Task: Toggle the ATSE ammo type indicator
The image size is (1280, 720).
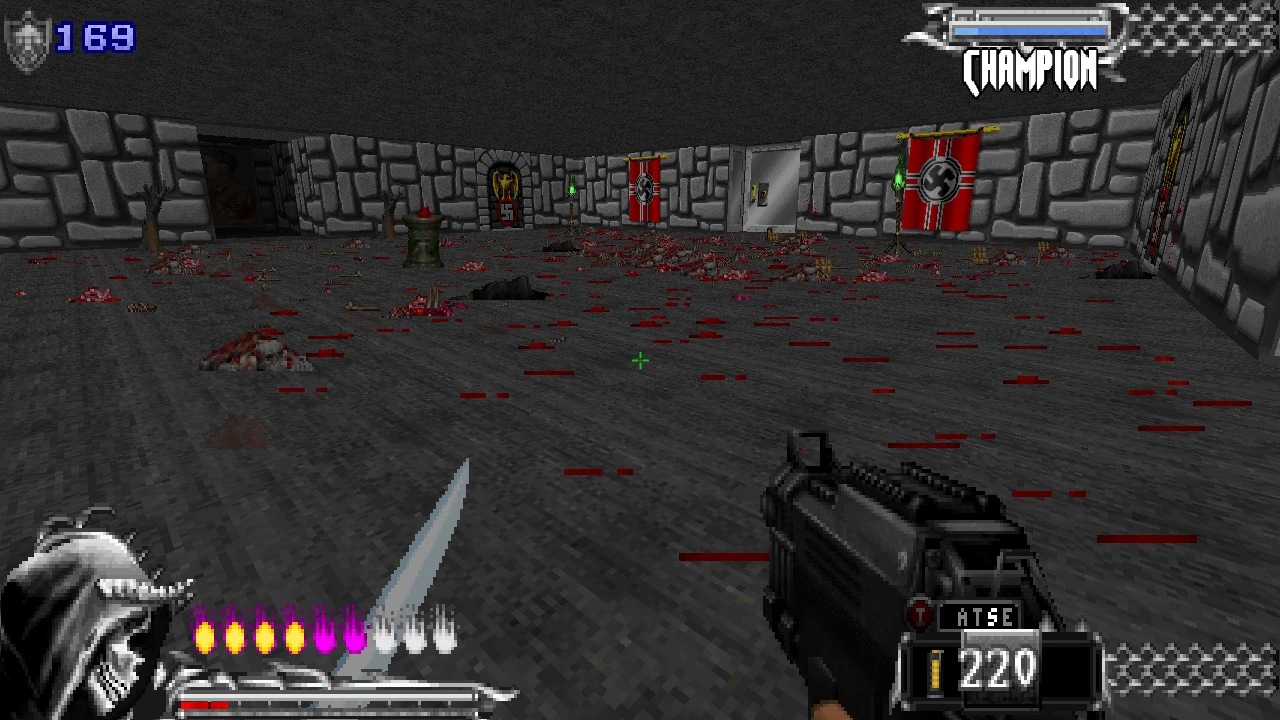Action: pos(985,617)
